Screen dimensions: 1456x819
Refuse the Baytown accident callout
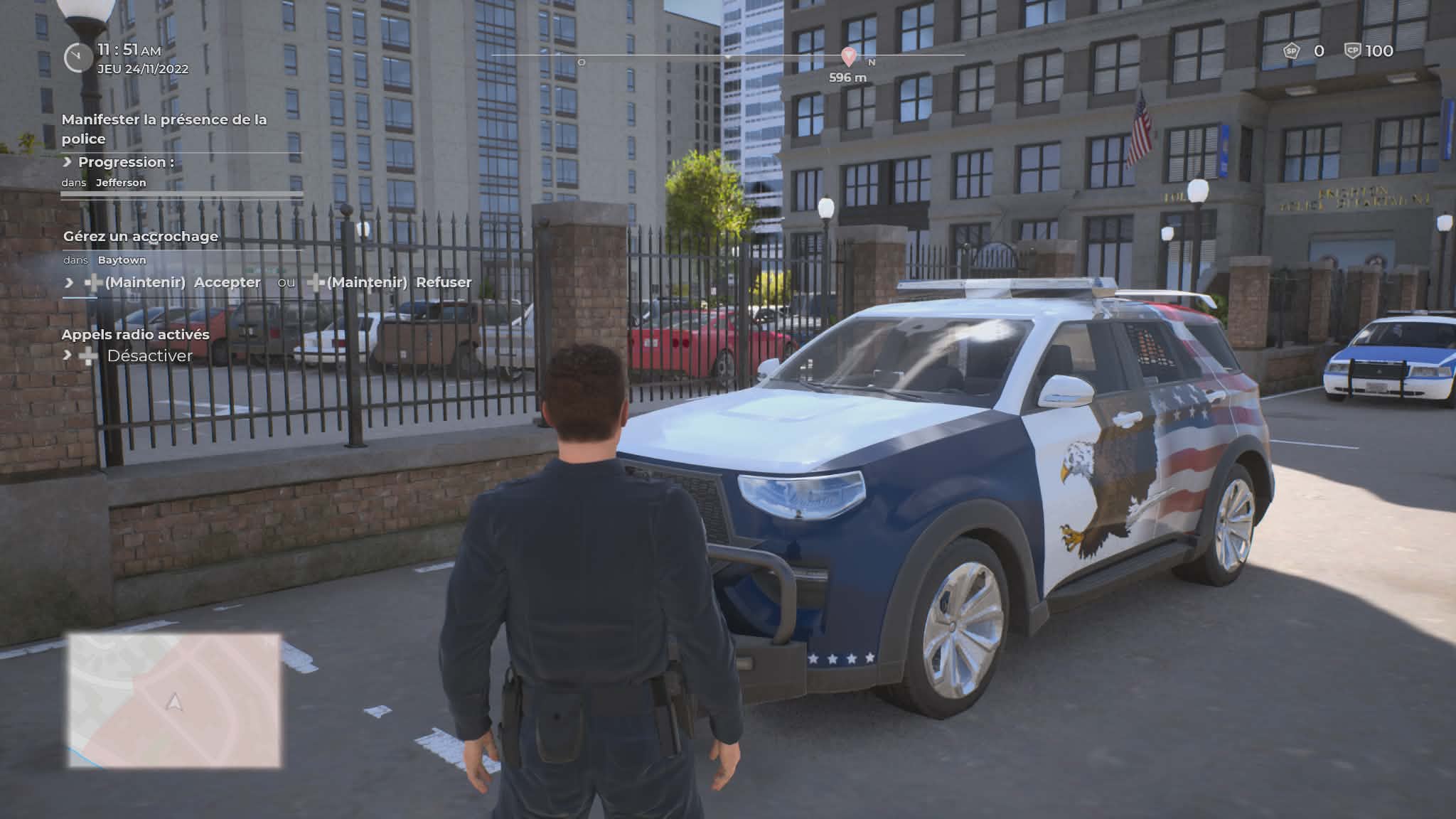(x=443, y=282)
